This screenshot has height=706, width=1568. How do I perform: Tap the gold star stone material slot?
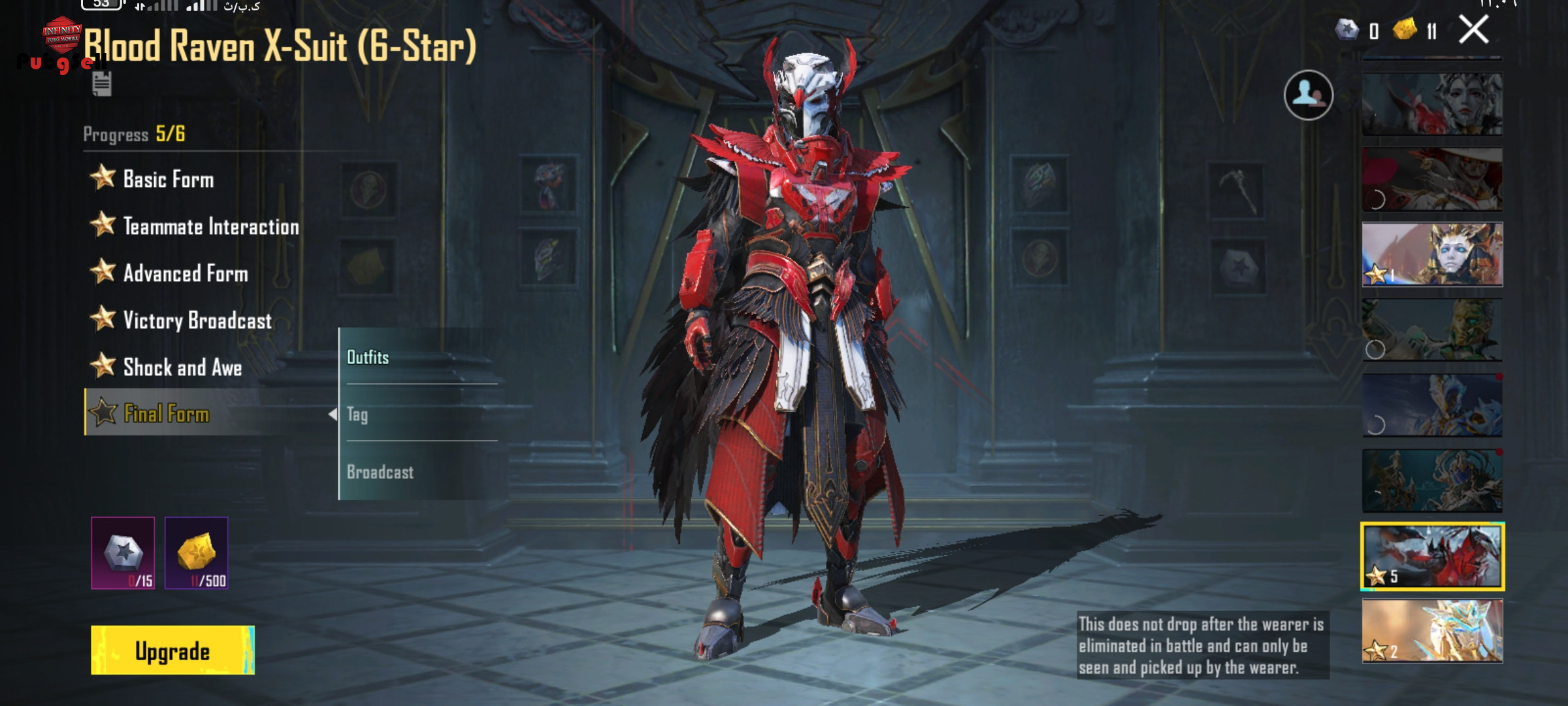click(197, 553)
